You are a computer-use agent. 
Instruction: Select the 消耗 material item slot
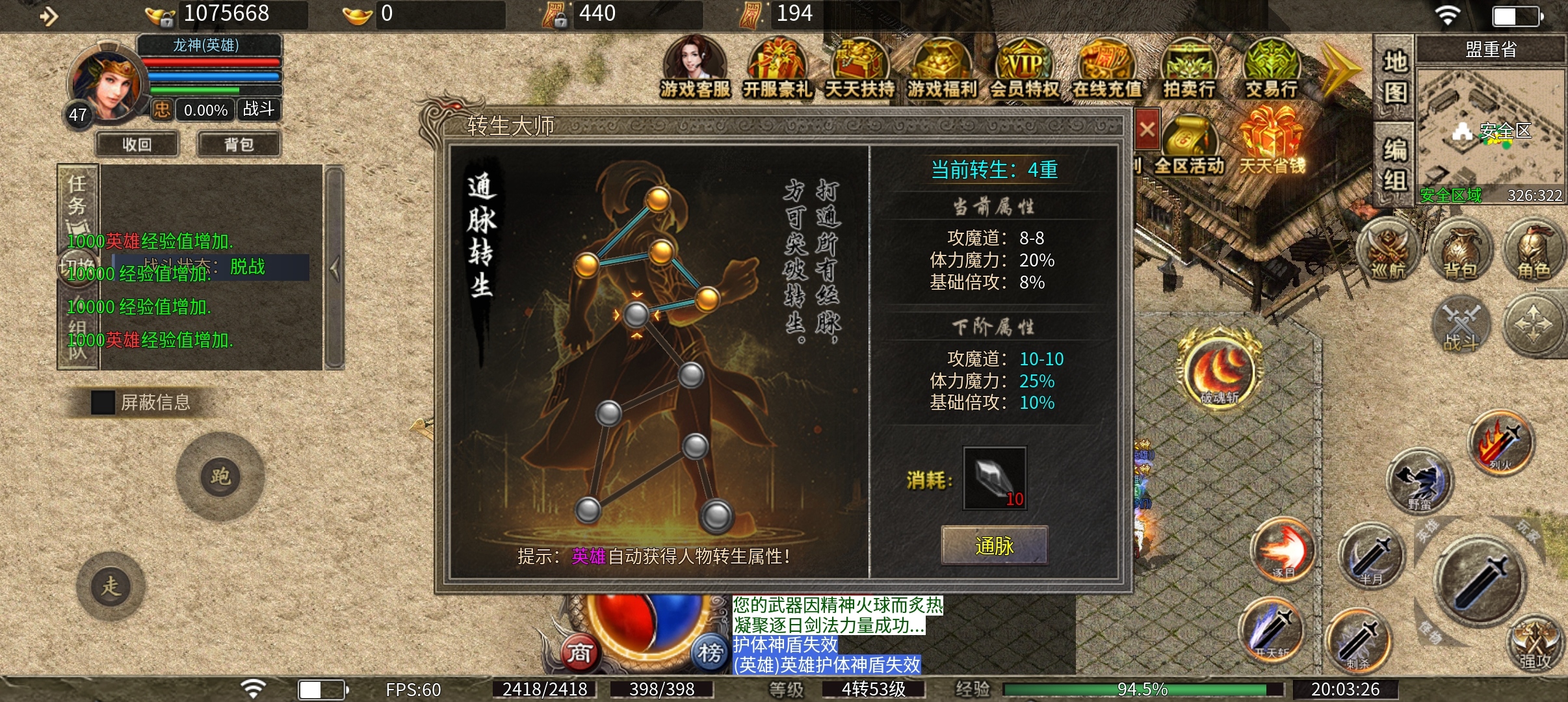995,478
